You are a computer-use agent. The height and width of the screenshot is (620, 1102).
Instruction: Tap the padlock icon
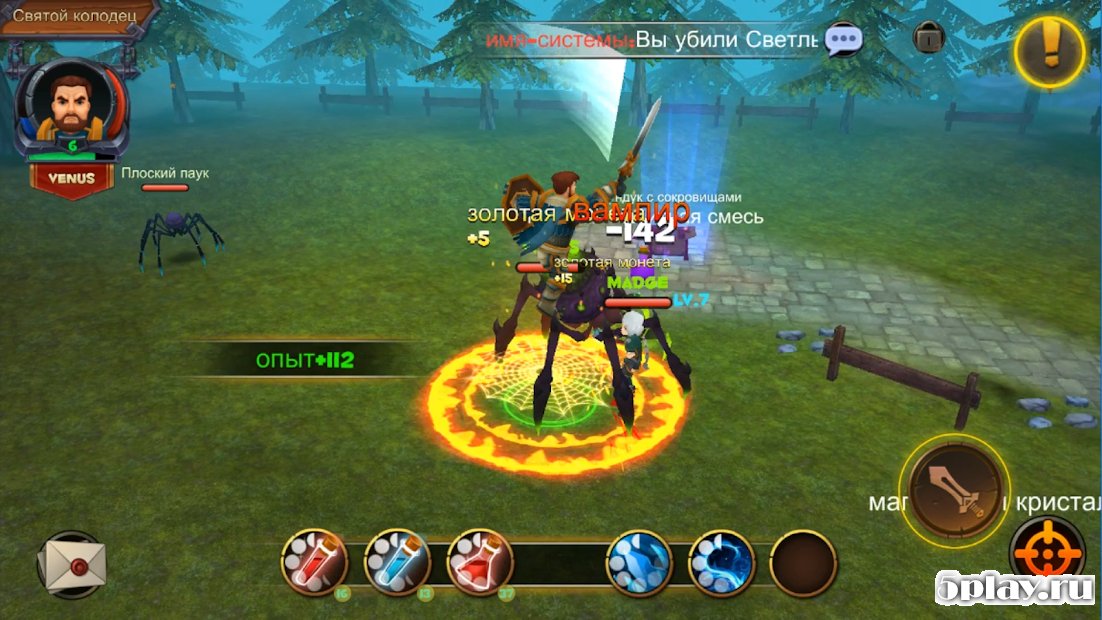coord(929,39)
